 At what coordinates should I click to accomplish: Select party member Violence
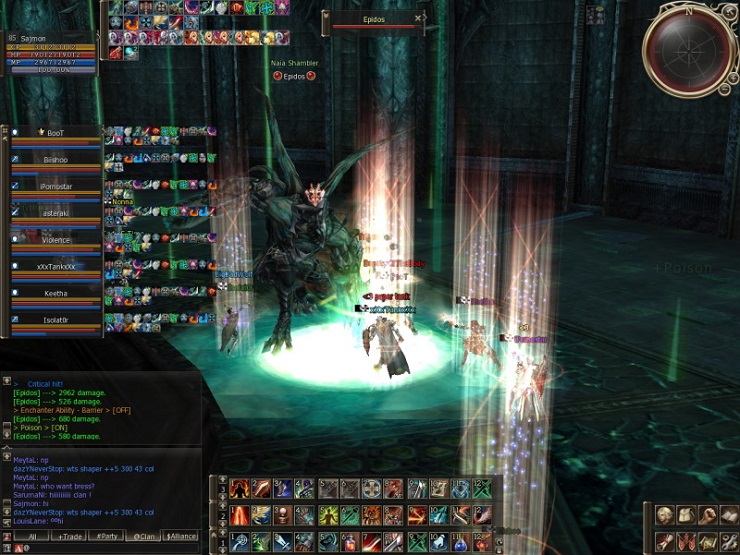tap(55, 240)
